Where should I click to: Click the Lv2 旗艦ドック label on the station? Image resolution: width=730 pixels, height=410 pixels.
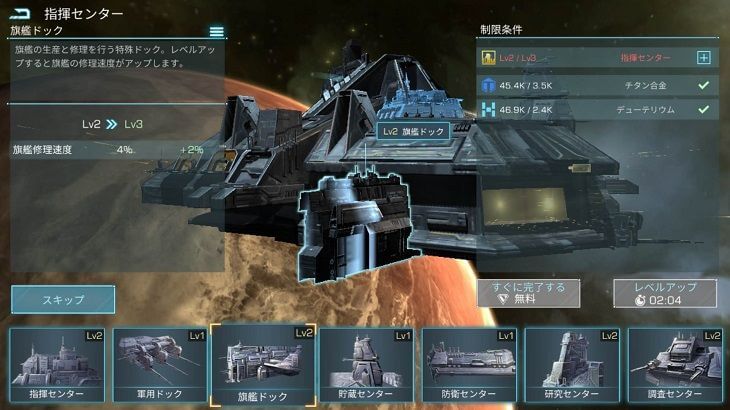pos(412,131)
